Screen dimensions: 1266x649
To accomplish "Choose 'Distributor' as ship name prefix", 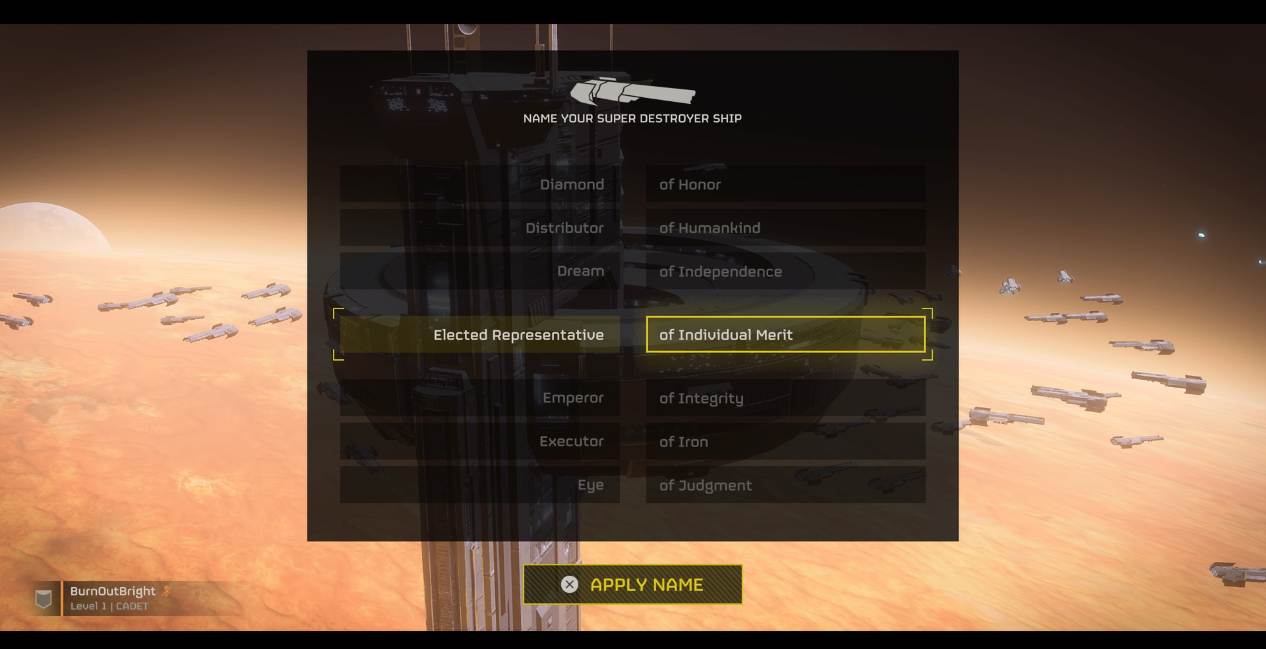I will click(480, 228).
